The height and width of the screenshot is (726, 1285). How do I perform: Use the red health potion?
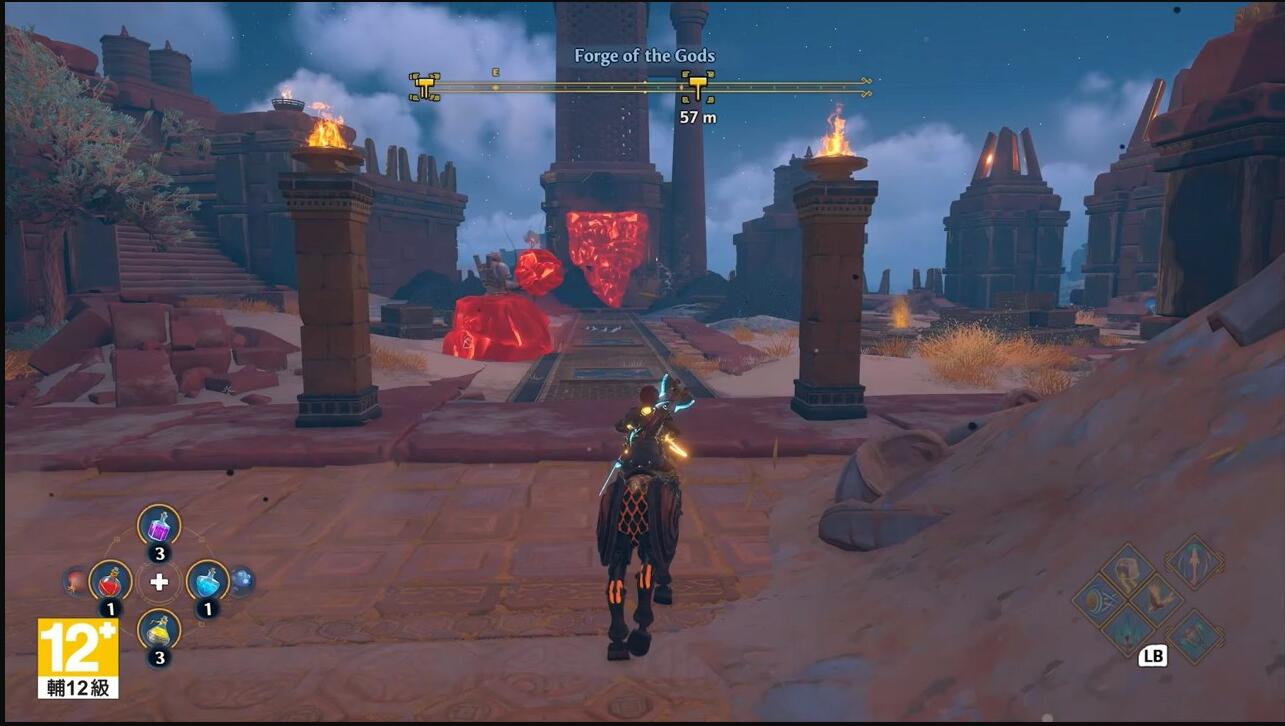[110, 581]
